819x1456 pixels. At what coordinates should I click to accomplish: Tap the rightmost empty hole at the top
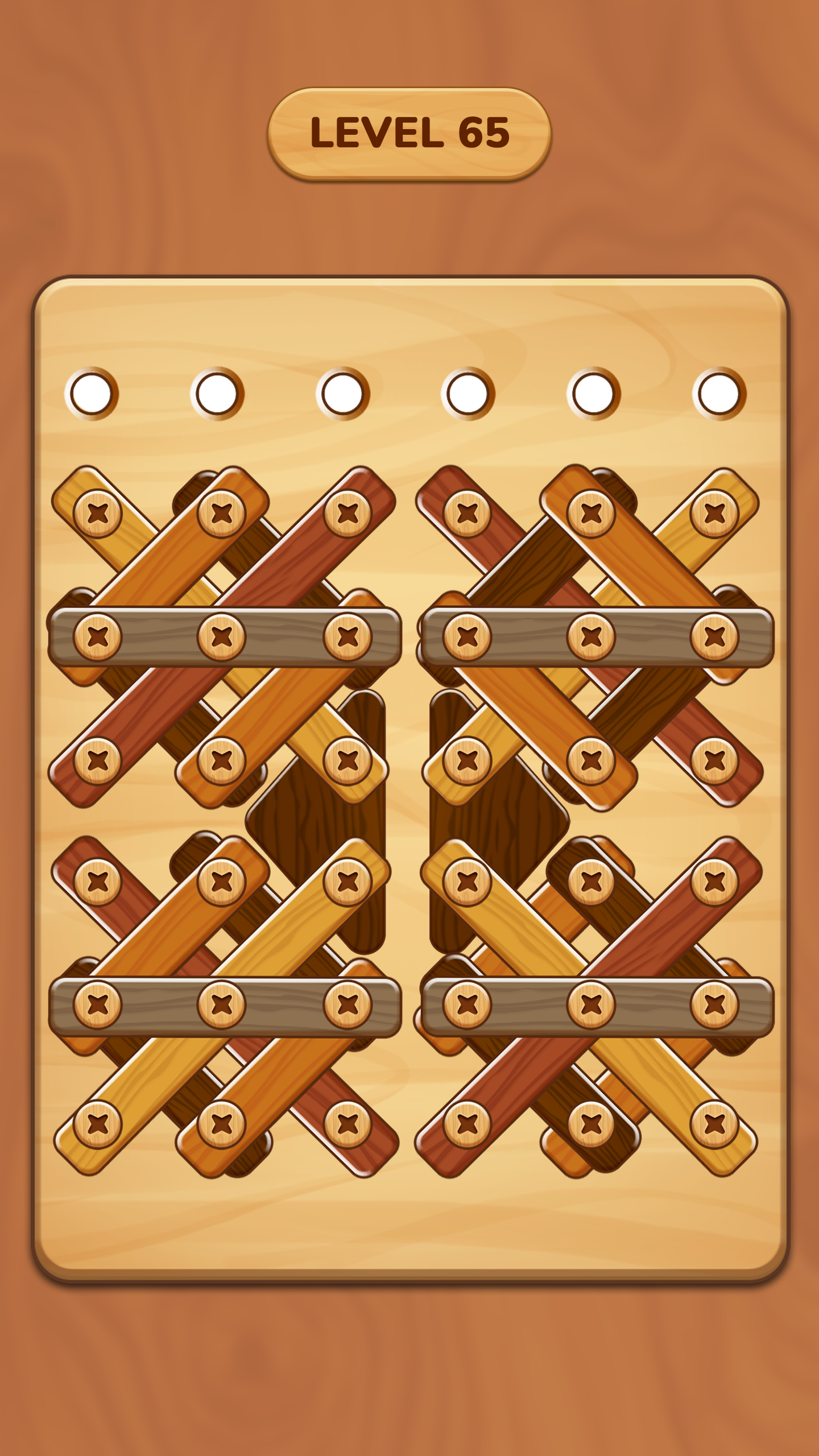coord(719,392)
